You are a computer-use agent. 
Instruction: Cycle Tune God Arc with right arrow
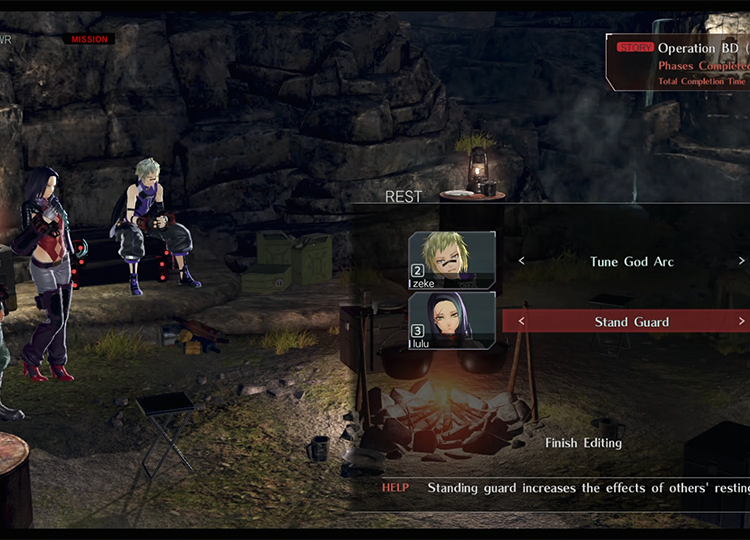point(741,262)
